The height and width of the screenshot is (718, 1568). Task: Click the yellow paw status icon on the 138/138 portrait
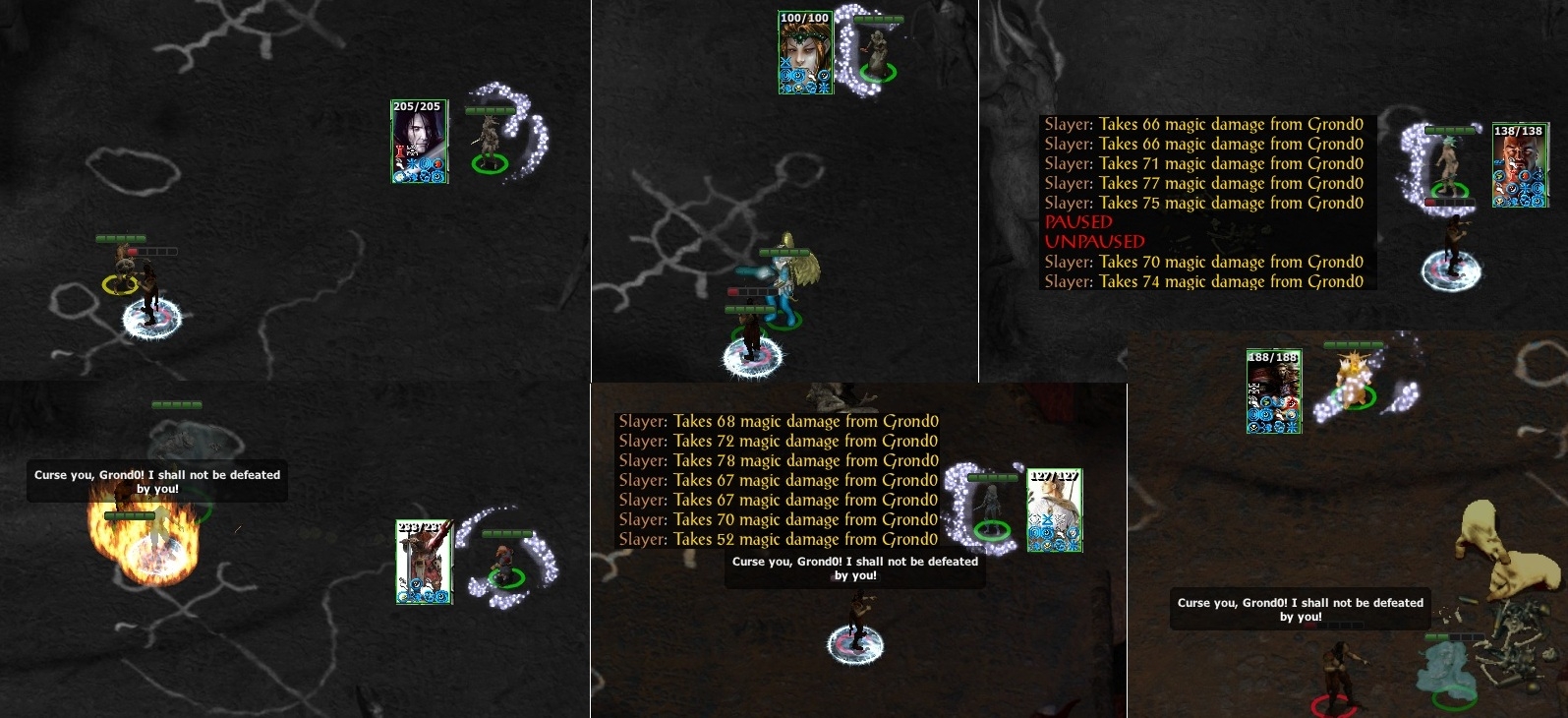tap(1499, 201)
